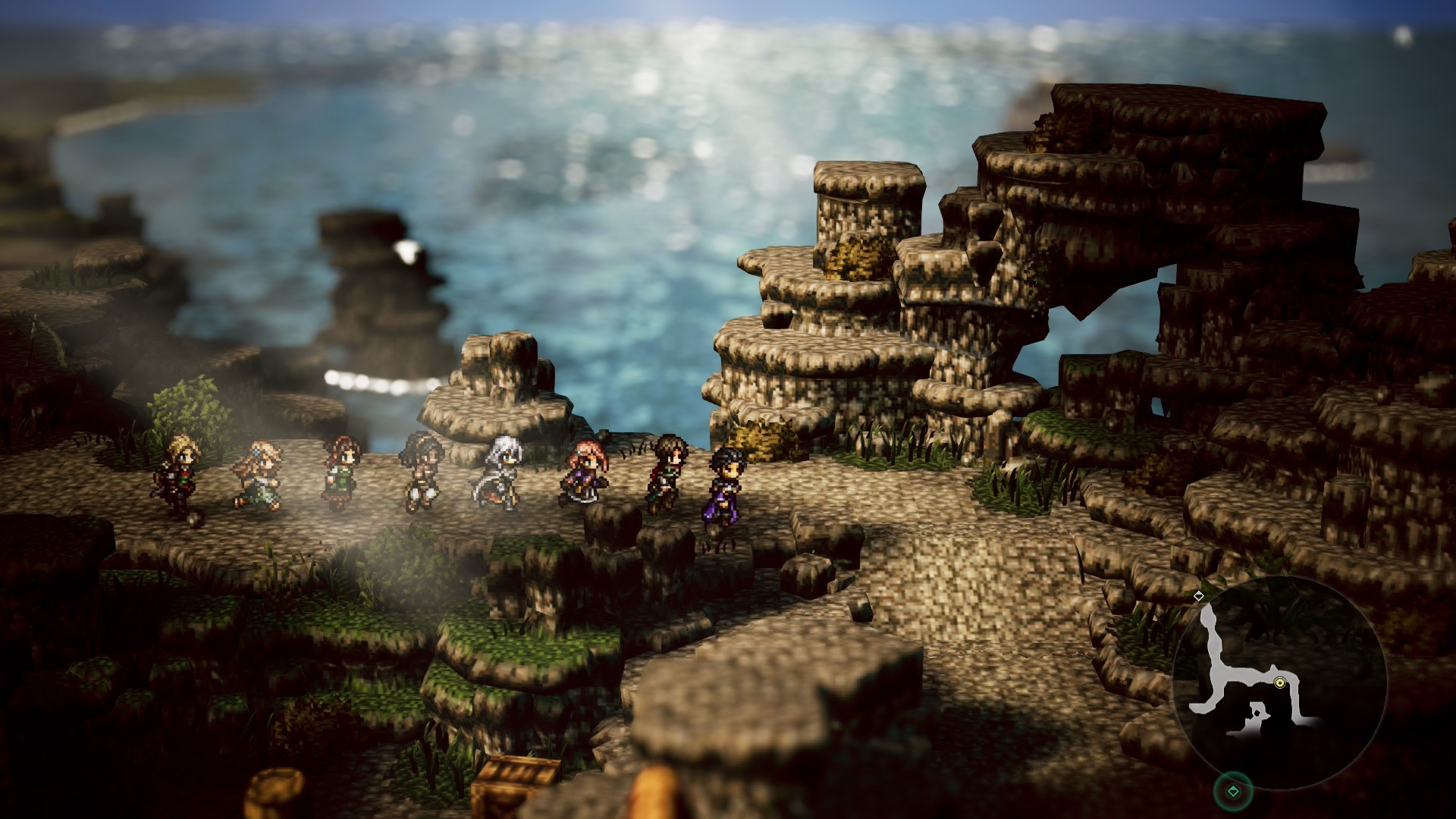Image resolution: width=1456 pixels, height=819 pixels.
Task: Click the white diamond exit marker above the minimap
Action: (x=1199, y=596)
